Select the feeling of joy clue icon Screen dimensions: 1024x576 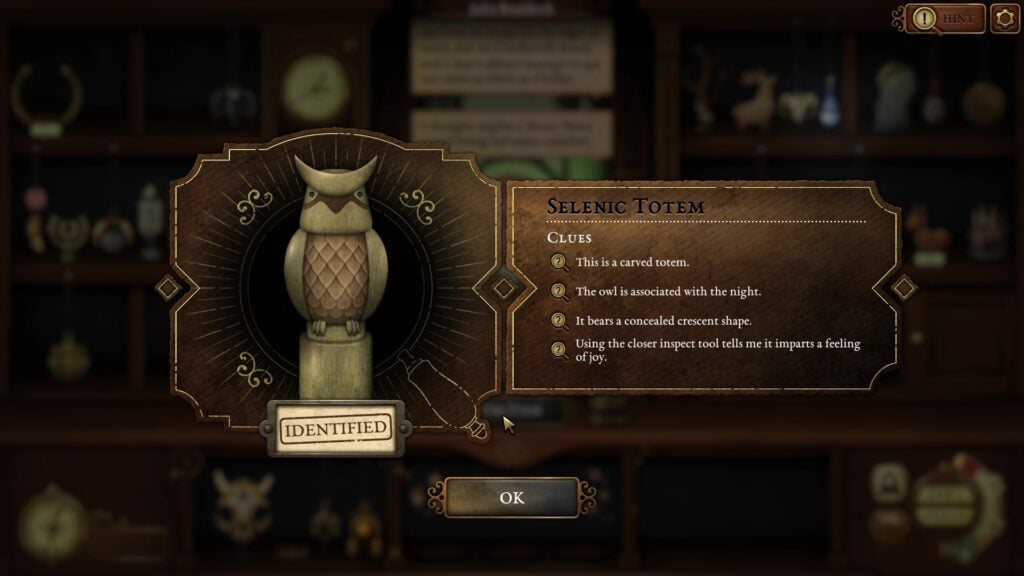coord(559,349)
